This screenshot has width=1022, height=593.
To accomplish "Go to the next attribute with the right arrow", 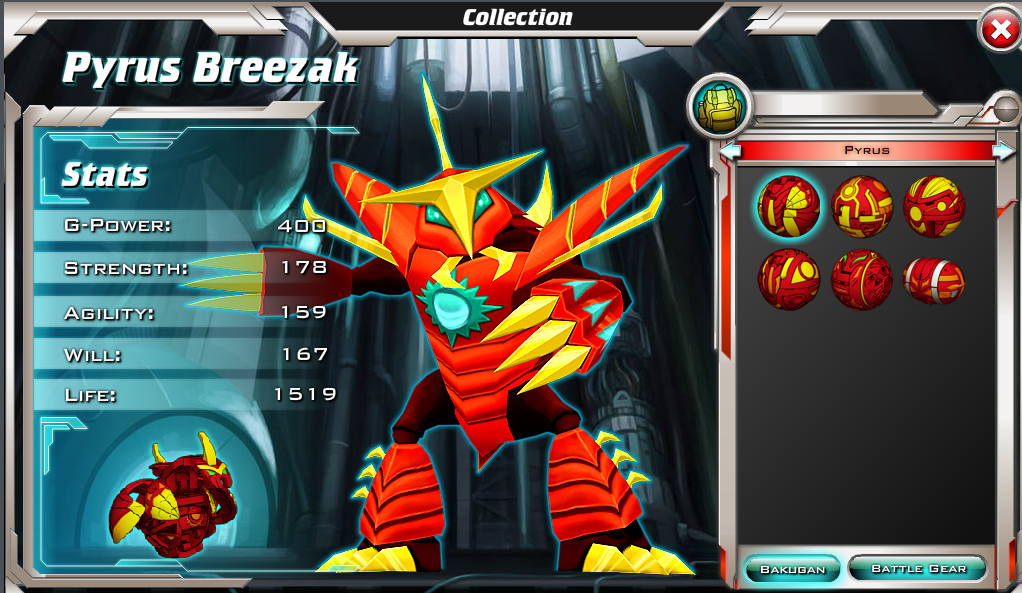I will [1002, 151].
